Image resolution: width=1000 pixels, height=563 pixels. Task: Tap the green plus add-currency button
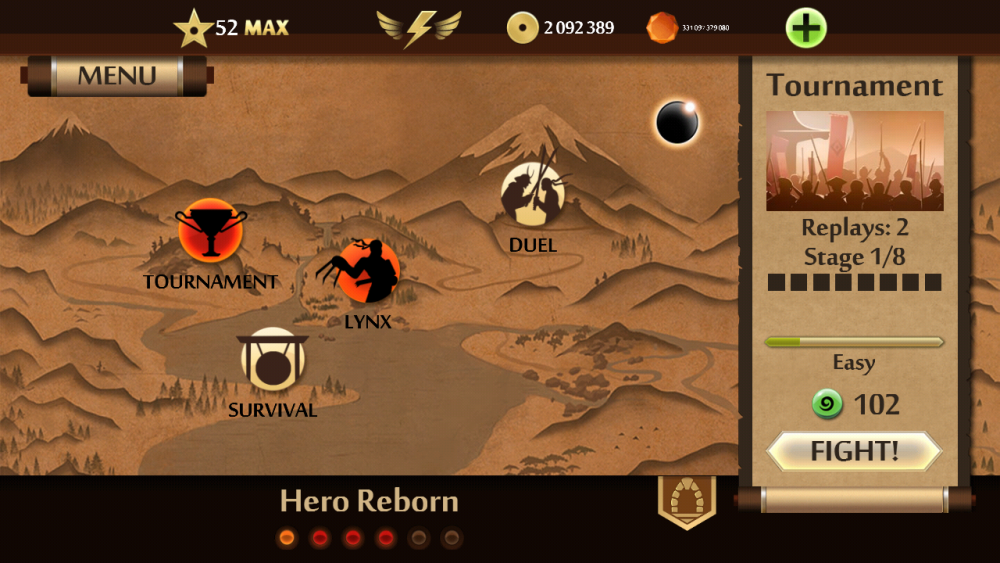[x=806, y=27]
